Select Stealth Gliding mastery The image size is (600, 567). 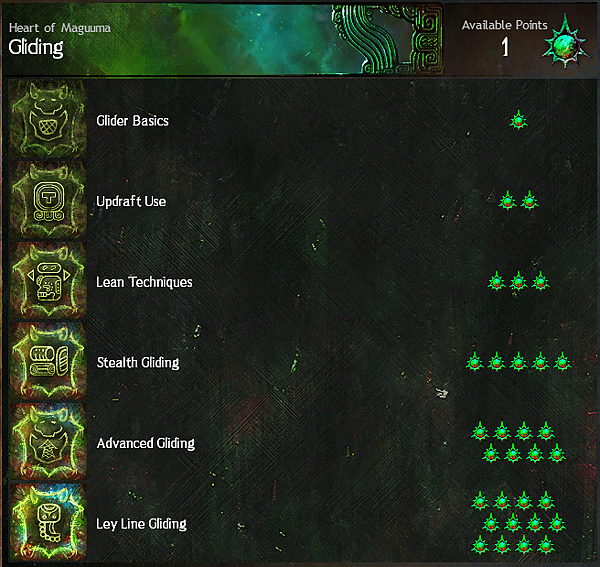coord(138,363)
